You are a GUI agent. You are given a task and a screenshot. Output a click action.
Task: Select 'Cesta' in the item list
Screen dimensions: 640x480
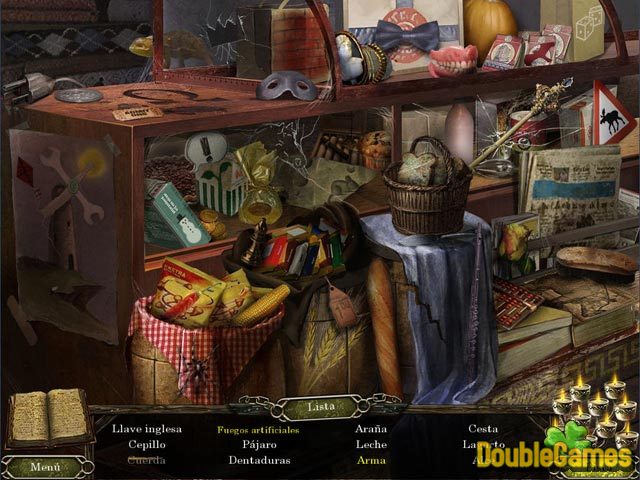[x=483, y=429]
